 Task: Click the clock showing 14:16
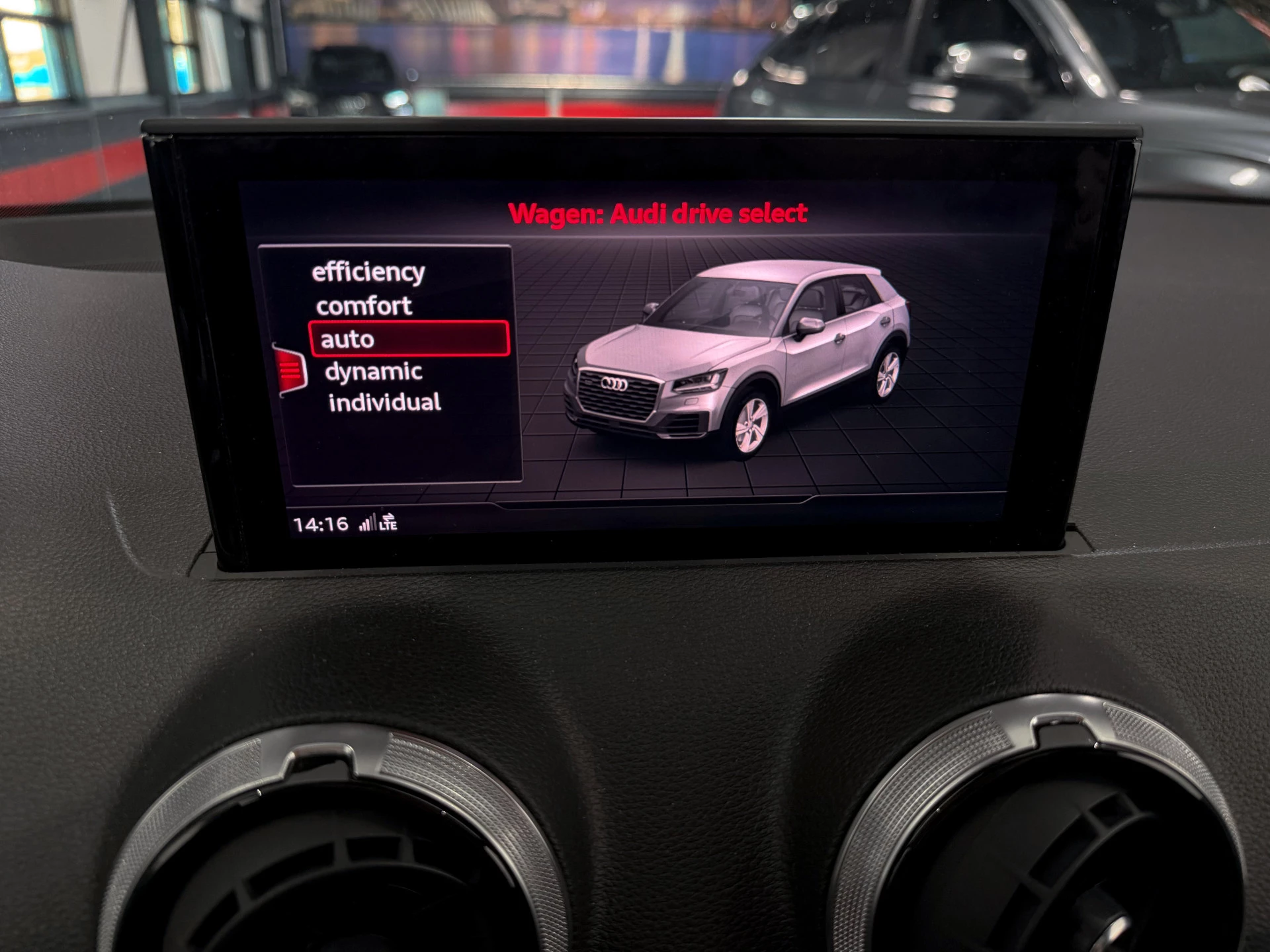pos(321,522)
